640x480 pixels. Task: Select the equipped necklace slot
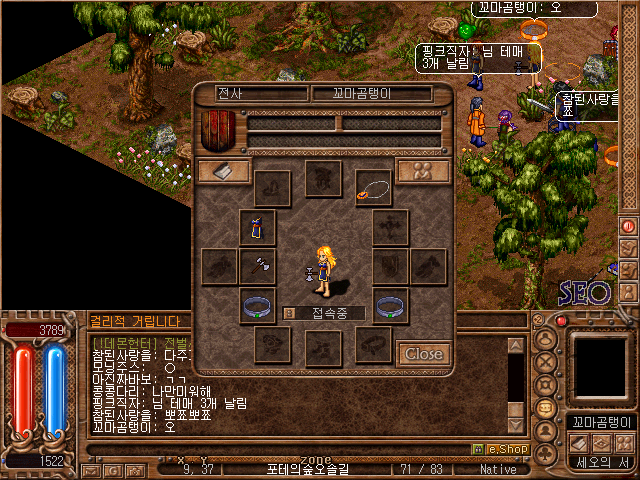[x=373, y=186]
